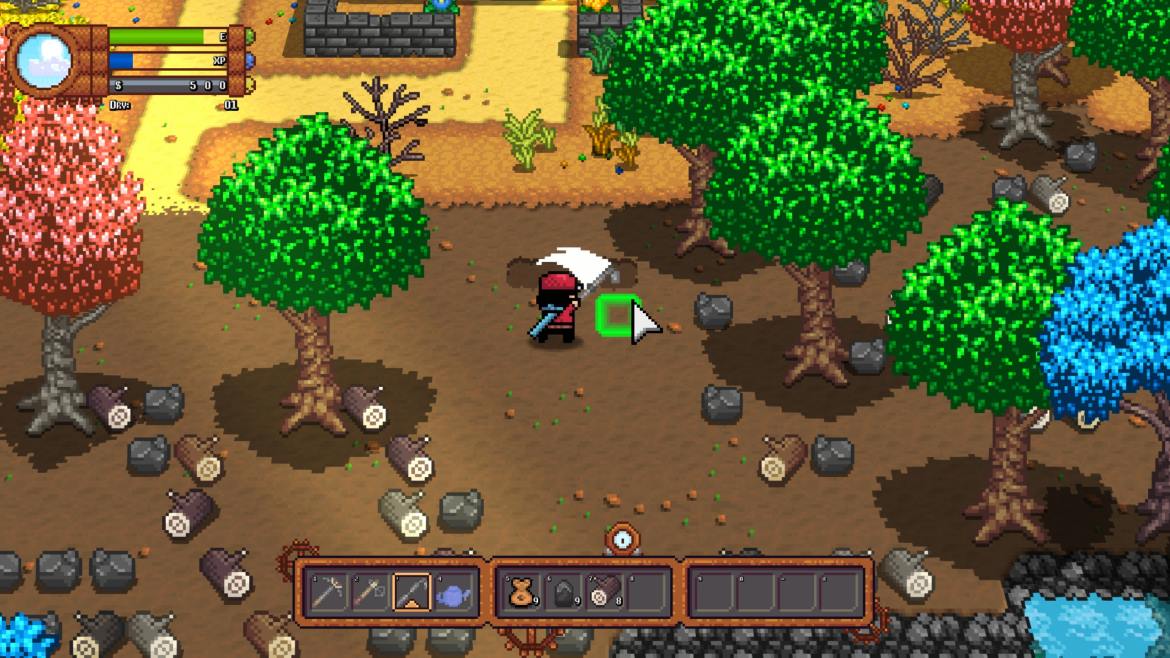The height and width of the screenshot is (658, 1170).
Task: Choose the wood log stack slot
Action: pyautogui.click(x=605, y=594)
